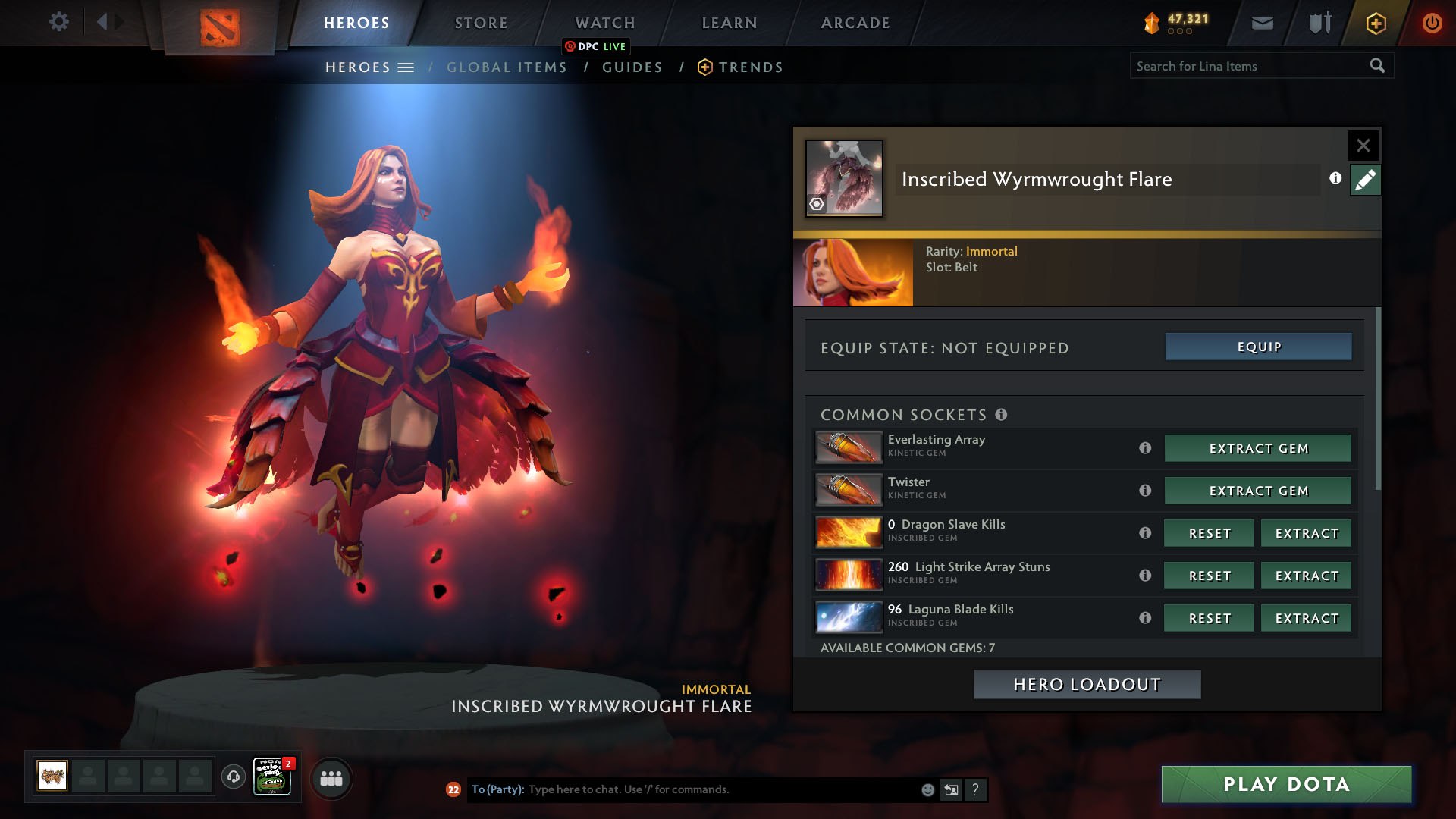This screenshot has width=1456, height=819.
Task: Click the party chat input box
Action: click(x=720, y=789)
